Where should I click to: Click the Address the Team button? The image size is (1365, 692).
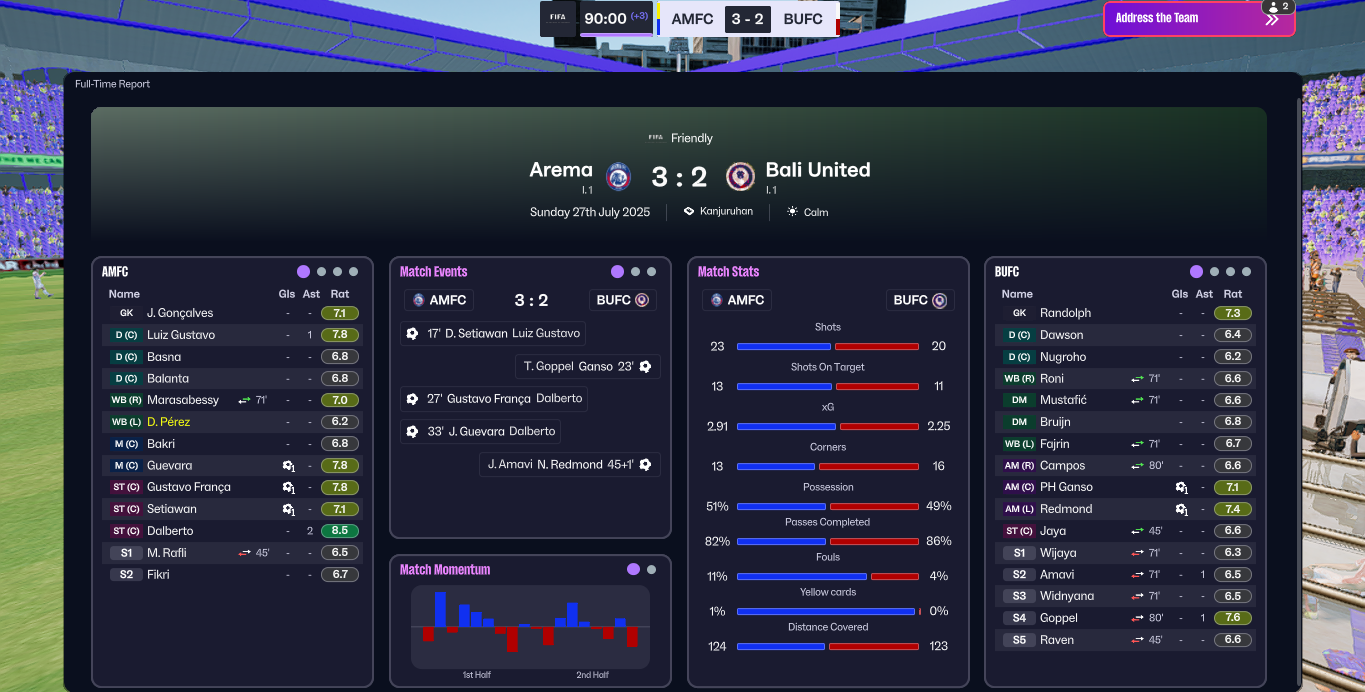[x=1198, y=18]
